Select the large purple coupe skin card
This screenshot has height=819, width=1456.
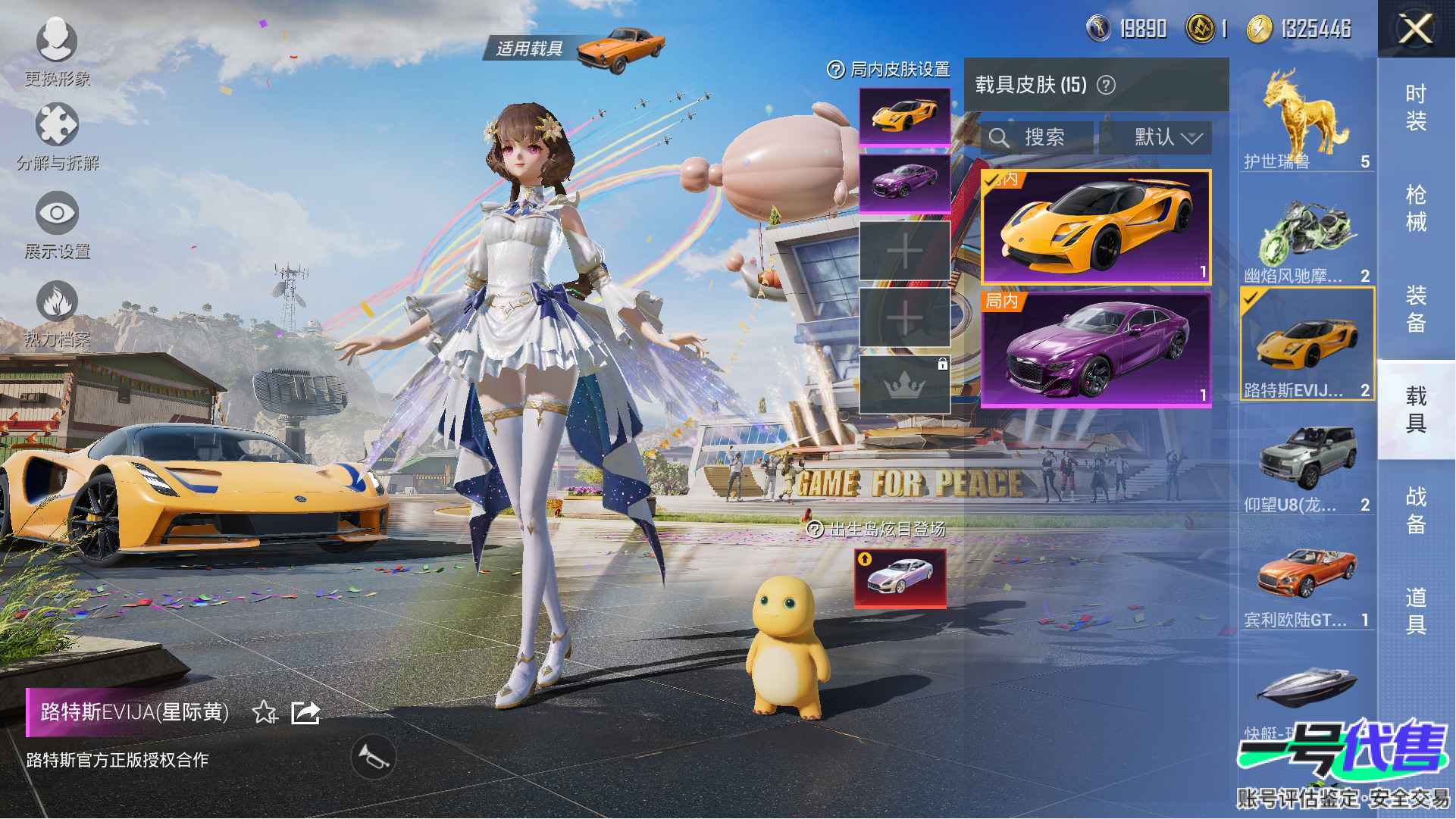pyautogui.click(x=1095, y=350)
